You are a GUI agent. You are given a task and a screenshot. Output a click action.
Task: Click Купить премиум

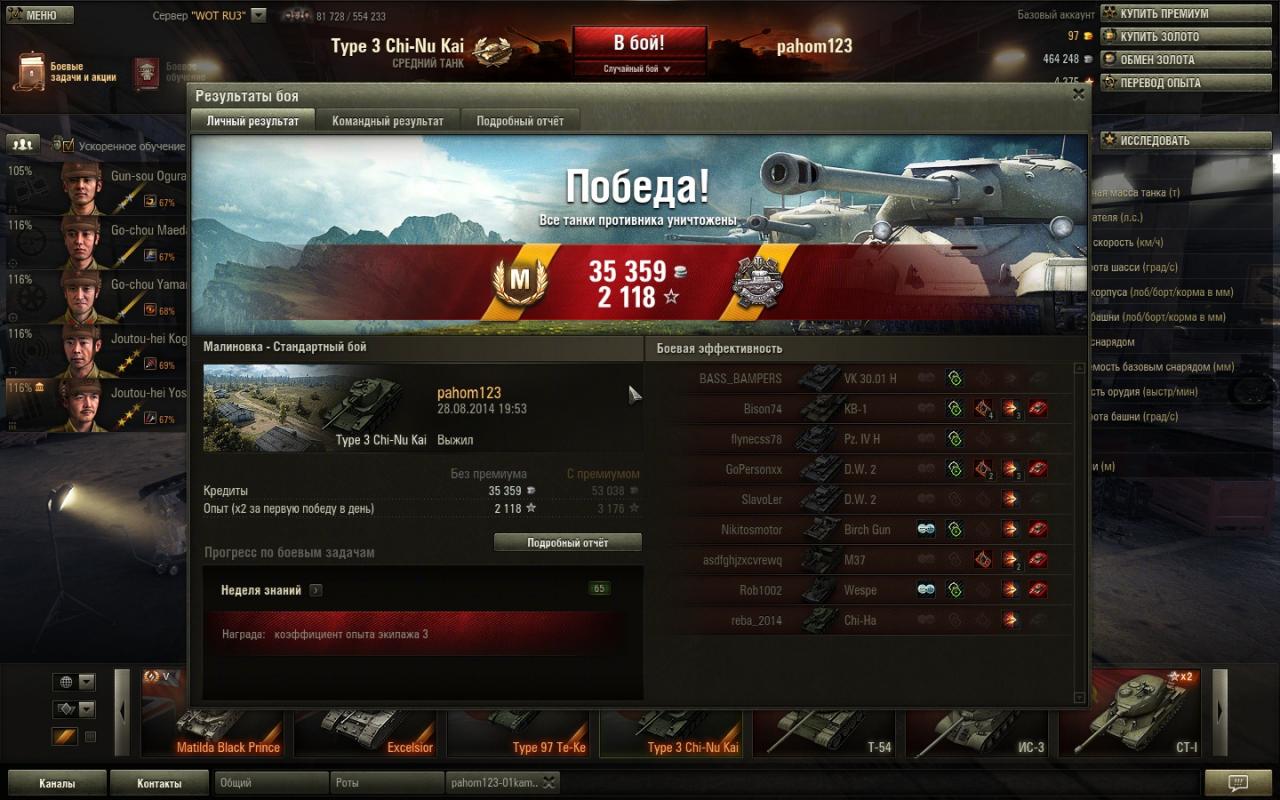point(1164,14)
